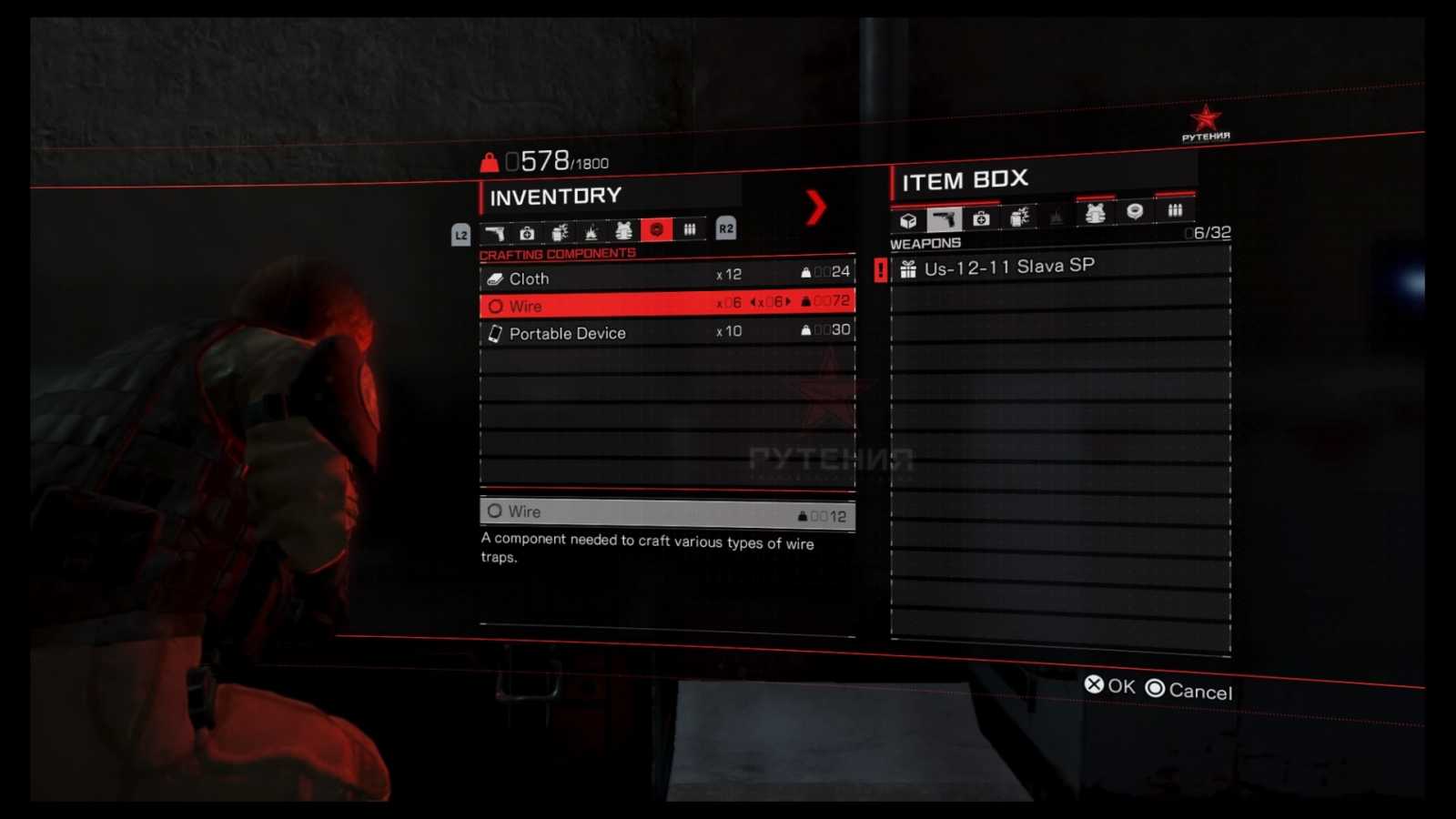Open the Item Box weapons tab
1456x819 pixels.
945,217
